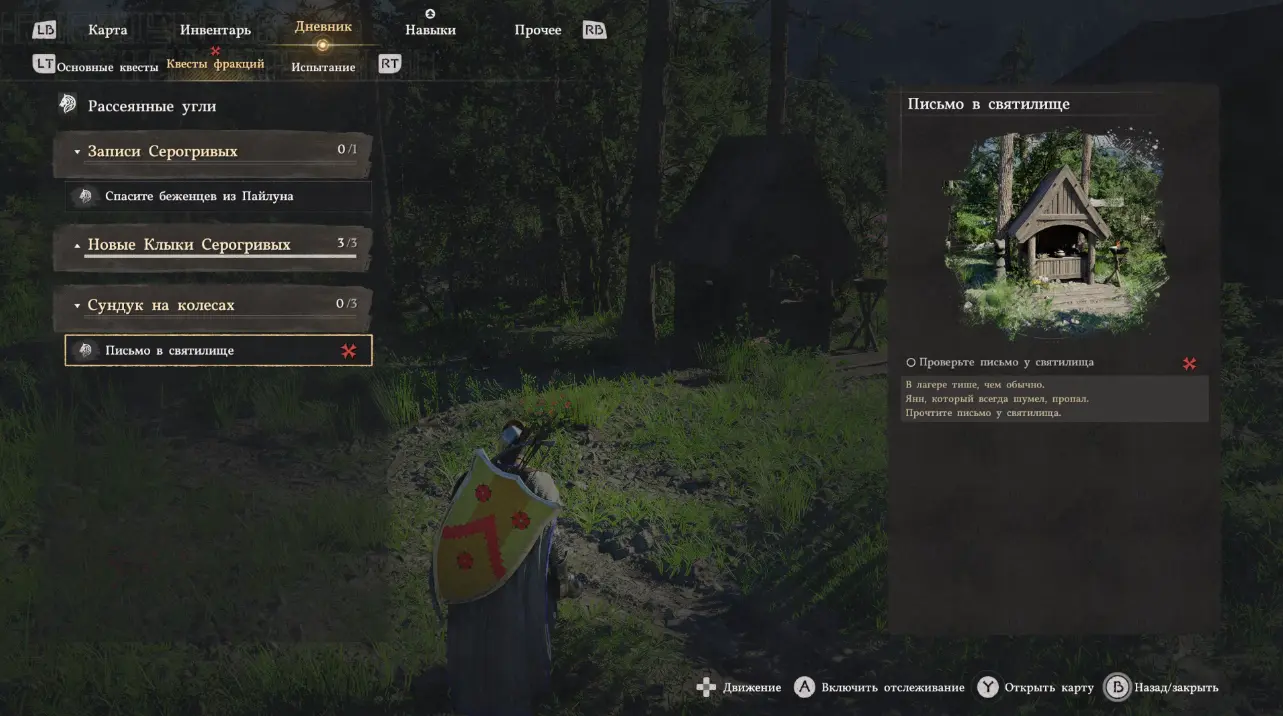Switch to the Инвентарь tab
Viewport: 1283px width, 716px height.
(x=215, y=30)
